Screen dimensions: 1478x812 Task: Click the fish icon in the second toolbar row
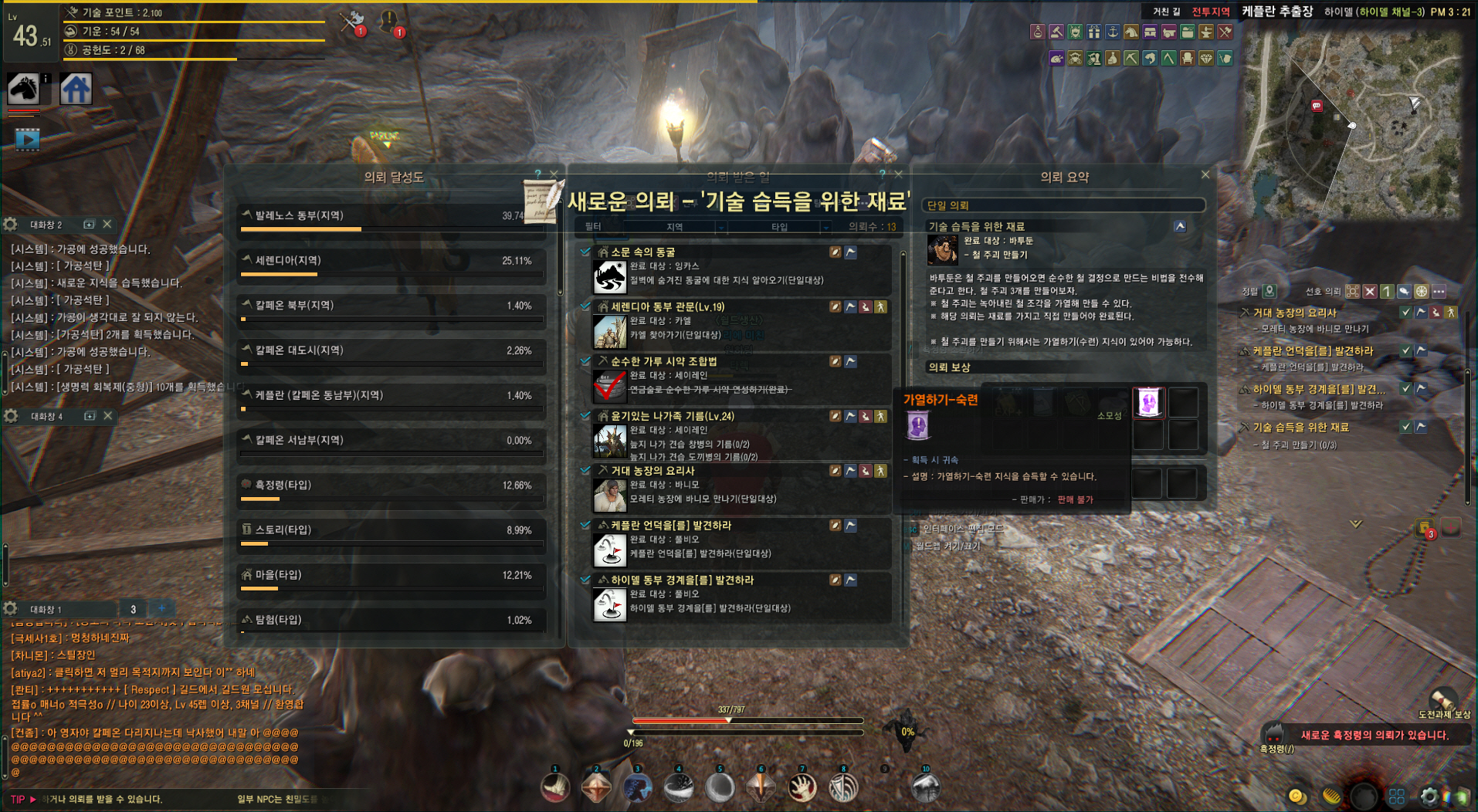(x=1148, y=58)
